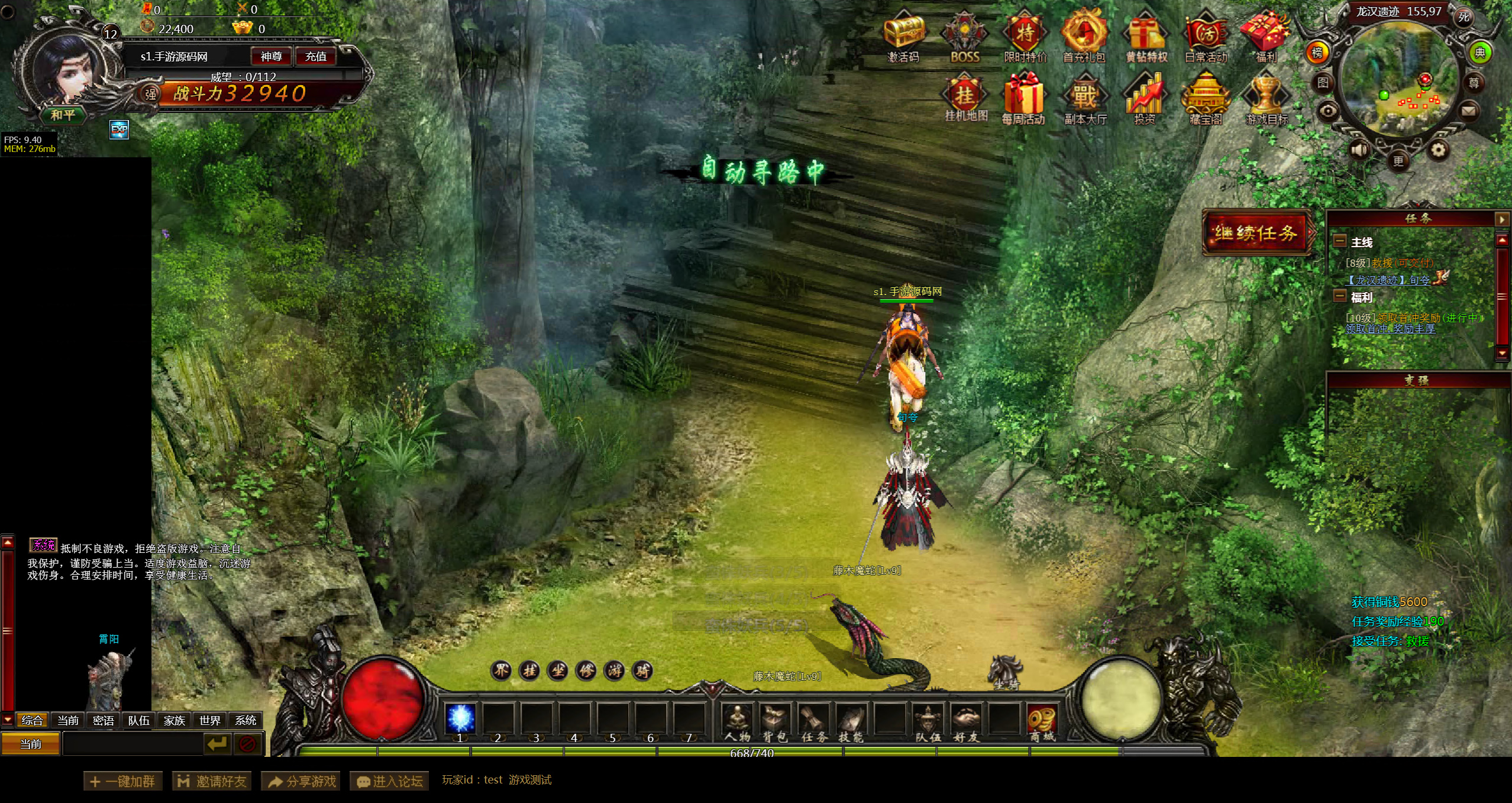Switch to the 世界 world chat tab
This screenshot has width=1512, height=803.
(210, 720)
